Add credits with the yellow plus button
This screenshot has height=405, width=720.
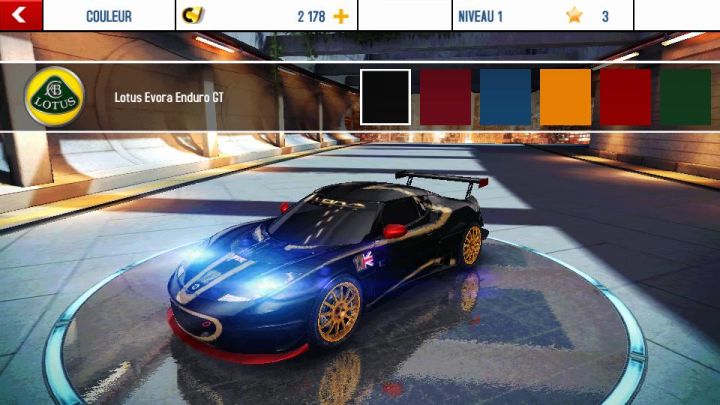(341, 16)
